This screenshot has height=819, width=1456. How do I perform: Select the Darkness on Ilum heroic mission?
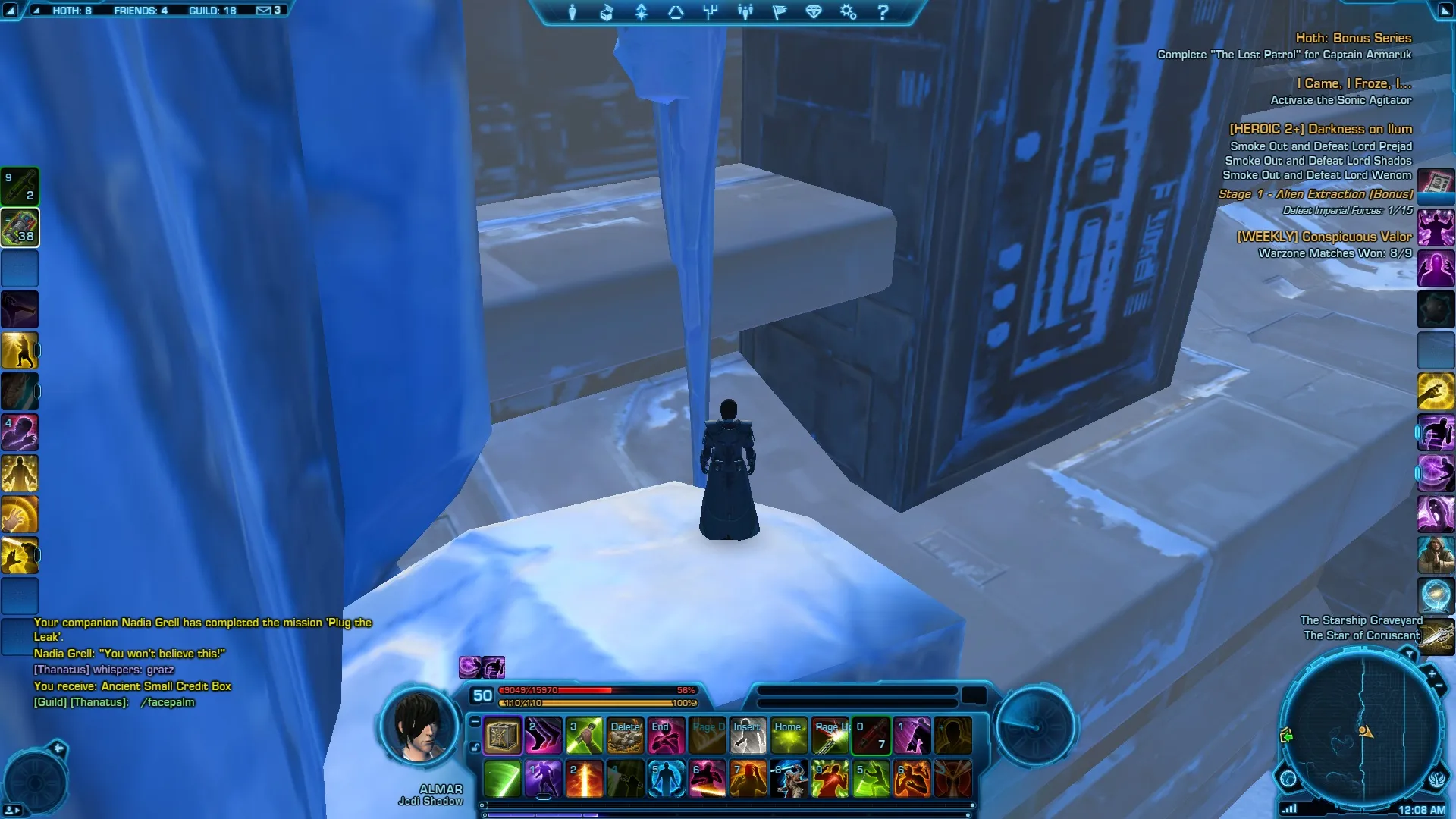pyautogui.click(x=1320, y=130)
